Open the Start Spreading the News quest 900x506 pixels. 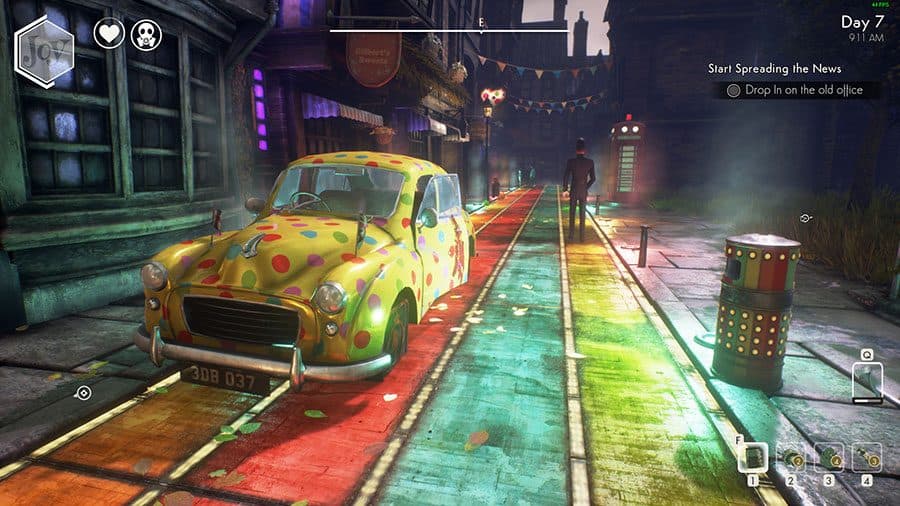774,69
